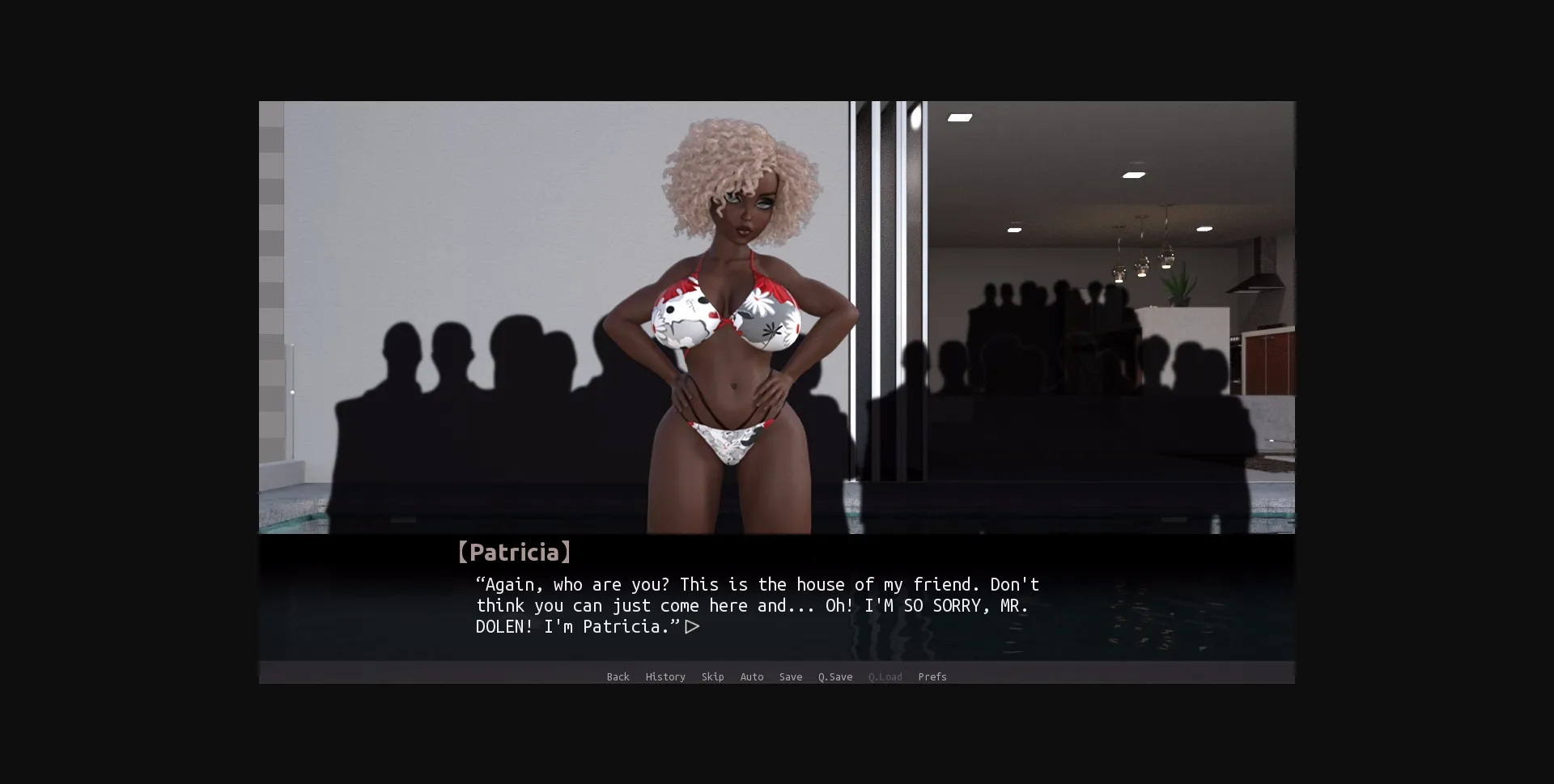The height and width of the screenshot is (784, 1554).
Task: Open the Prefs settings screen
Action: 932,677
